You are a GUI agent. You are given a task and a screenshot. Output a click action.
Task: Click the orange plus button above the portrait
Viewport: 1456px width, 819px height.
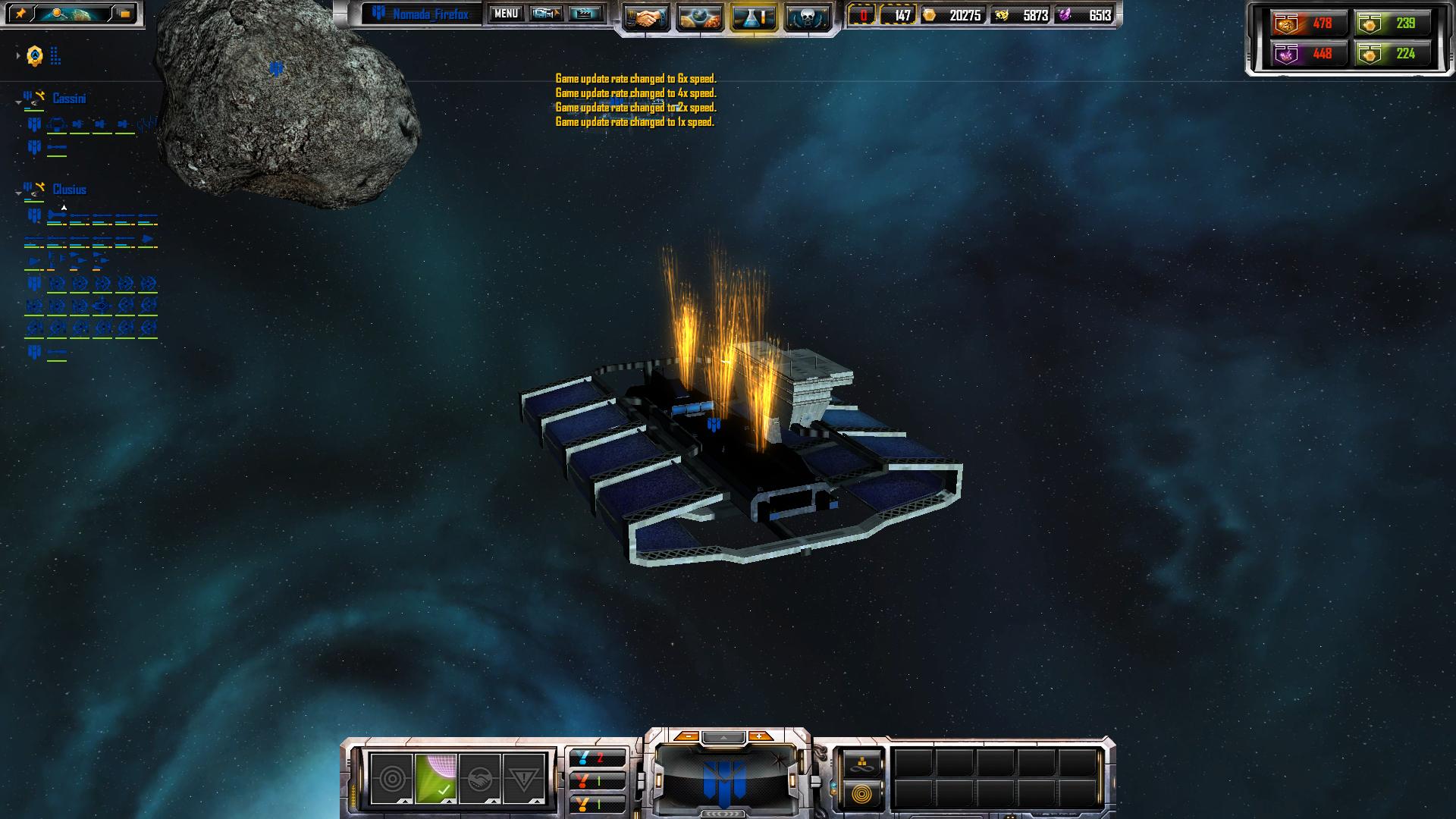click(759, 736)
